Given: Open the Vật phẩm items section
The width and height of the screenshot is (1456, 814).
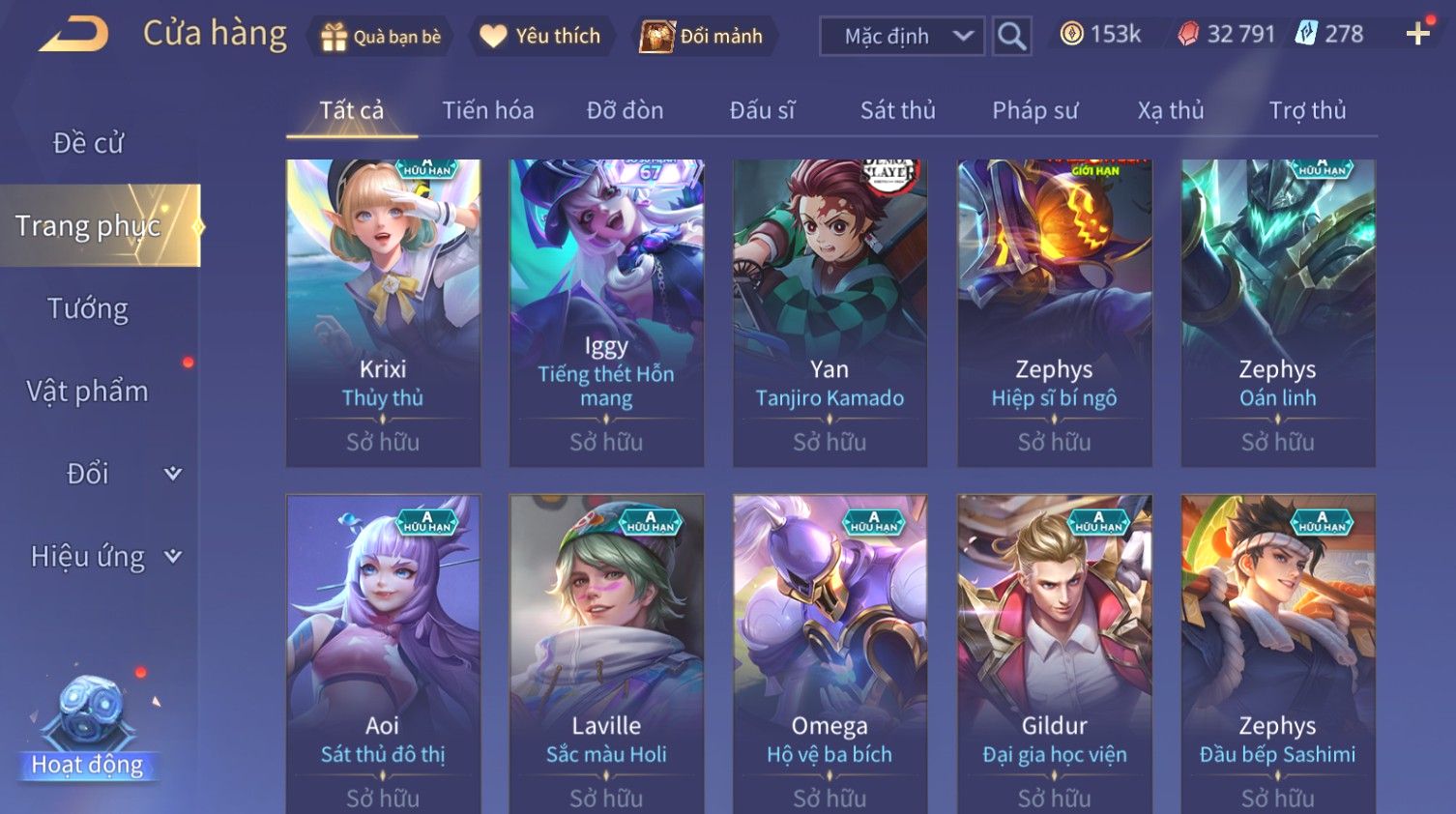Looking at the screenshot, I should coord(88,391).
